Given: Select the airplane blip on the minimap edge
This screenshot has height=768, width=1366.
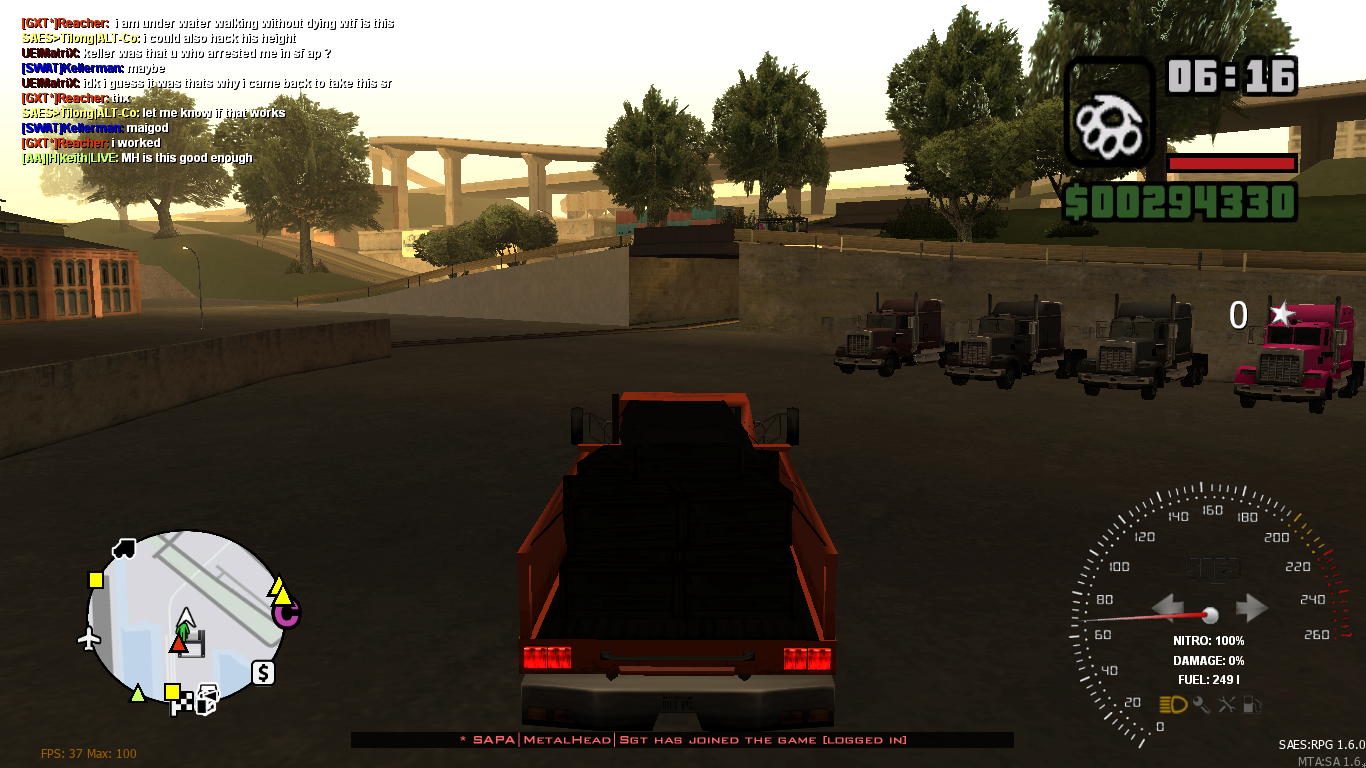Looking at the screenshot, I should [91, 637].
